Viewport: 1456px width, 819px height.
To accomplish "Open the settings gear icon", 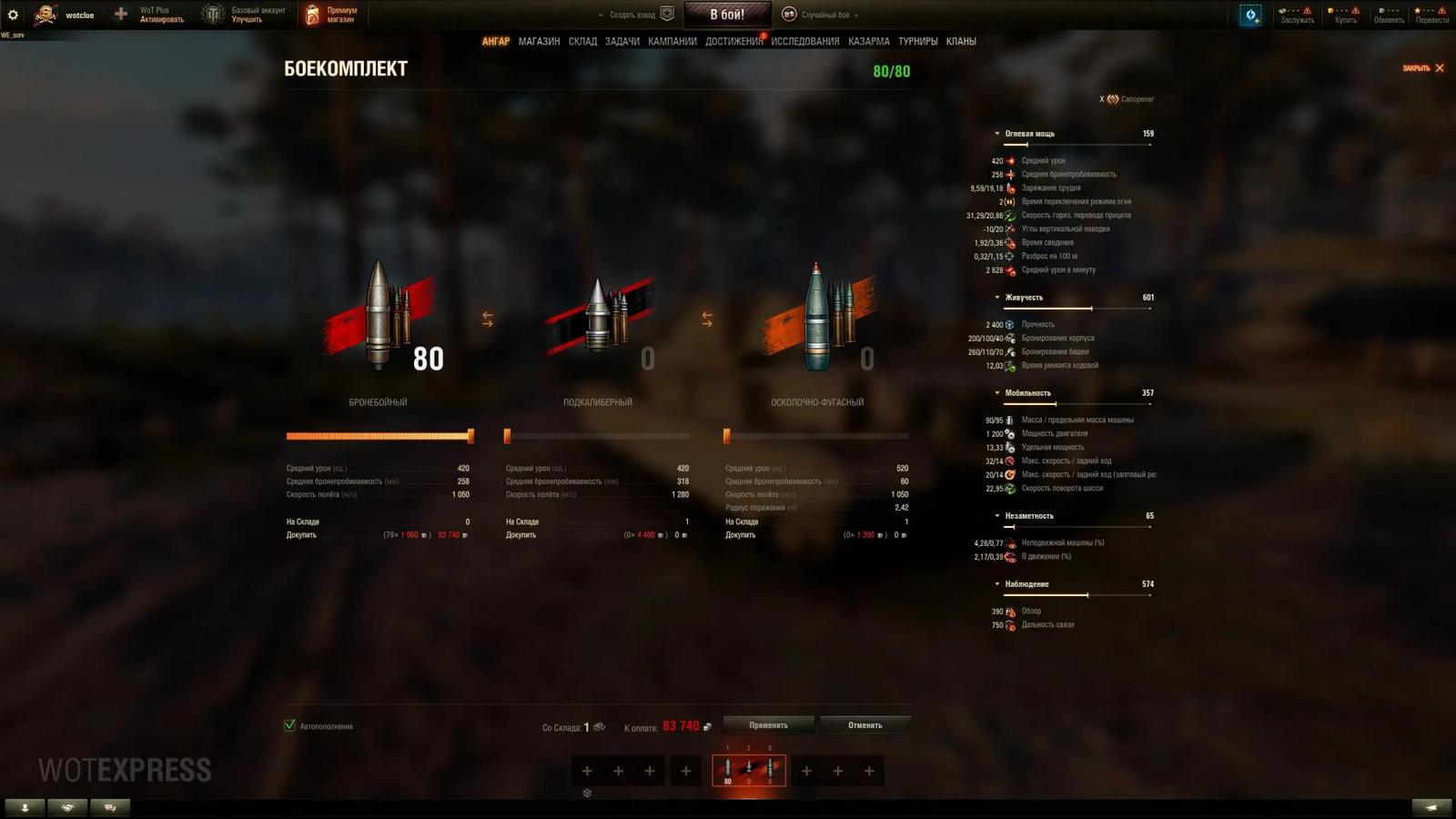I will (x=12, y=14).
